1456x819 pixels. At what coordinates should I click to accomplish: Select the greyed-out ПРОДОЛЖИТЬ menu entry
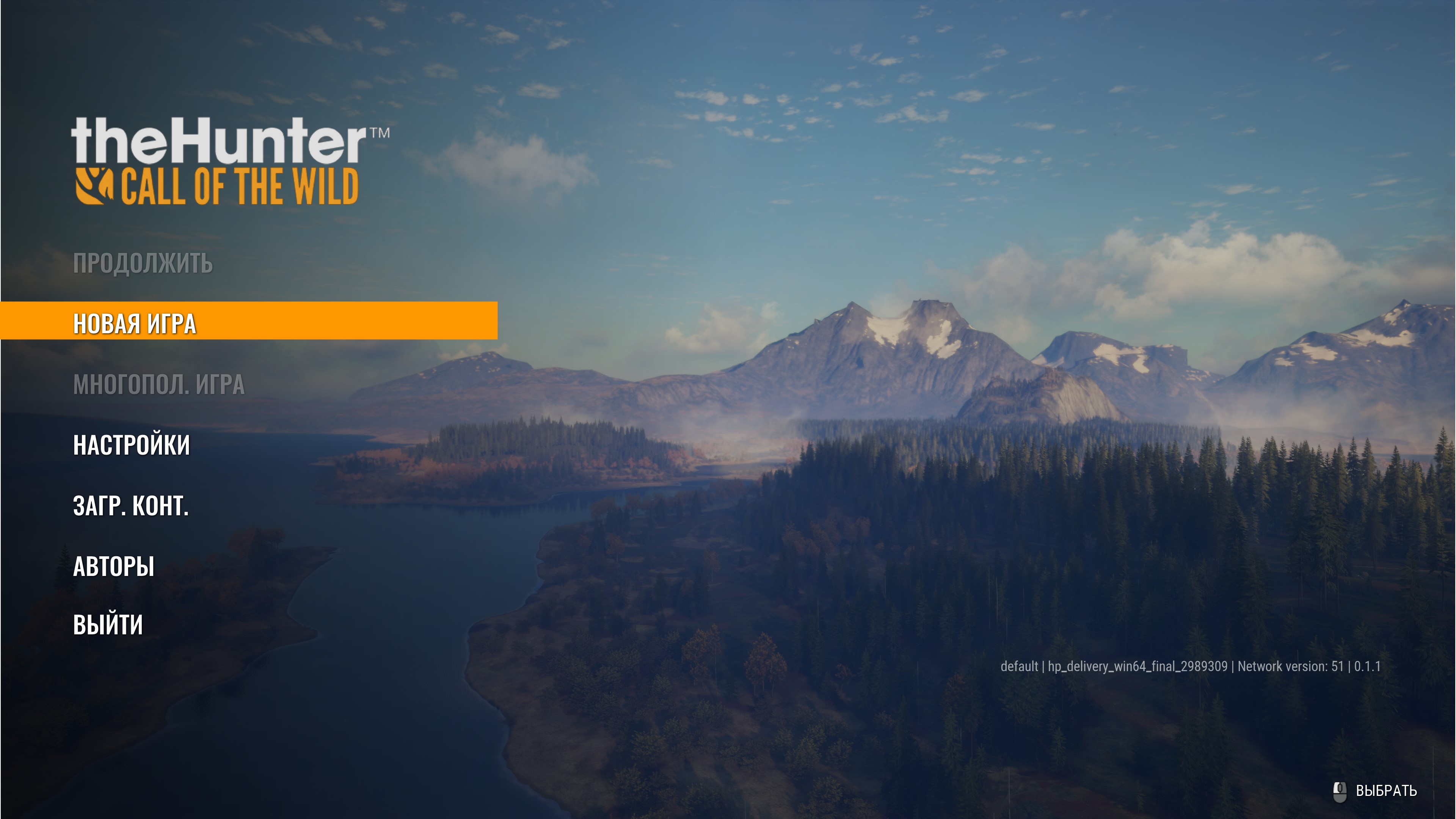(143, 264)
